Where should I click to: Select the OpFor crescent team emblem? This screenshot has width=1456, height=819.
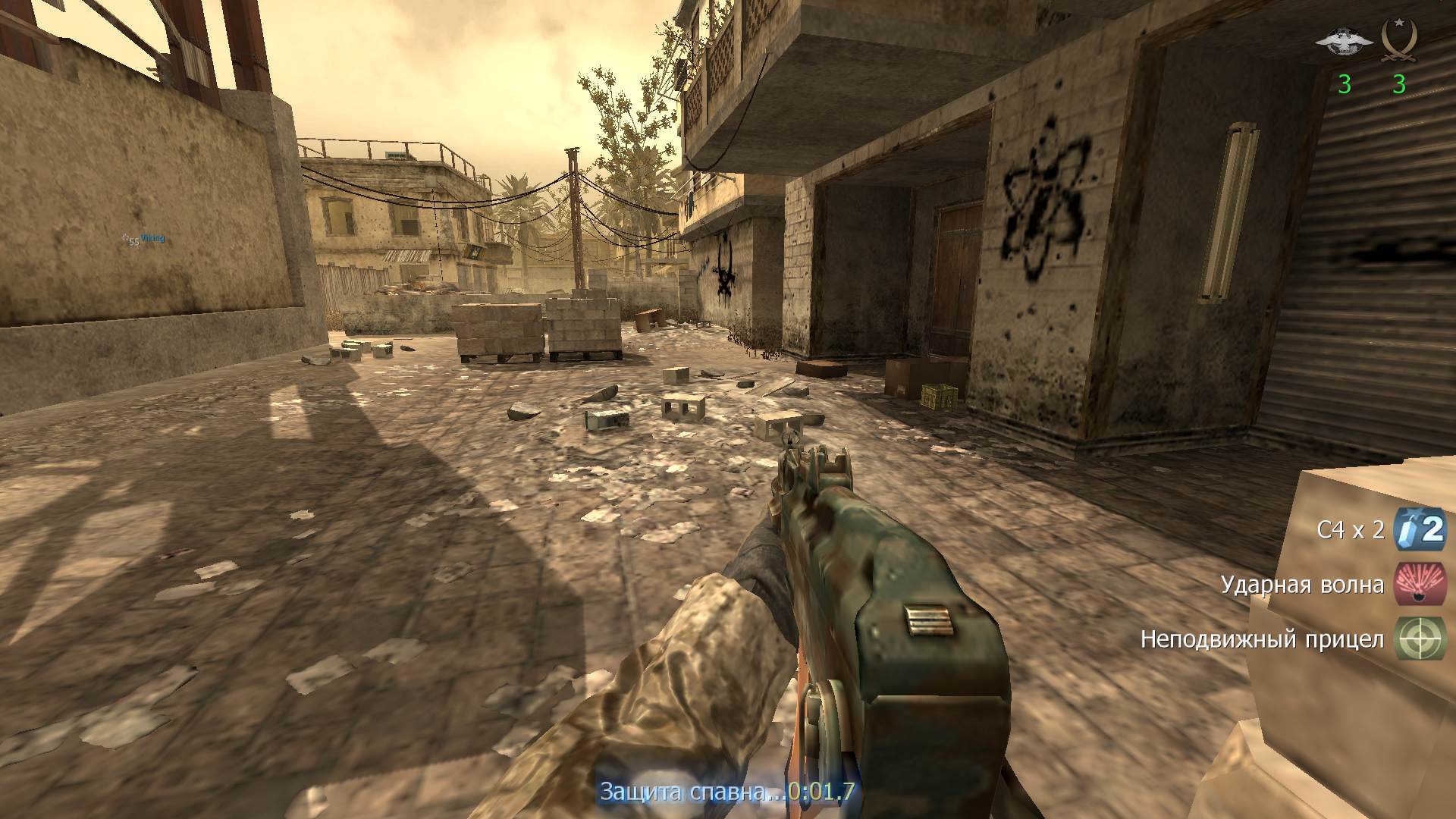[1400, 39]
